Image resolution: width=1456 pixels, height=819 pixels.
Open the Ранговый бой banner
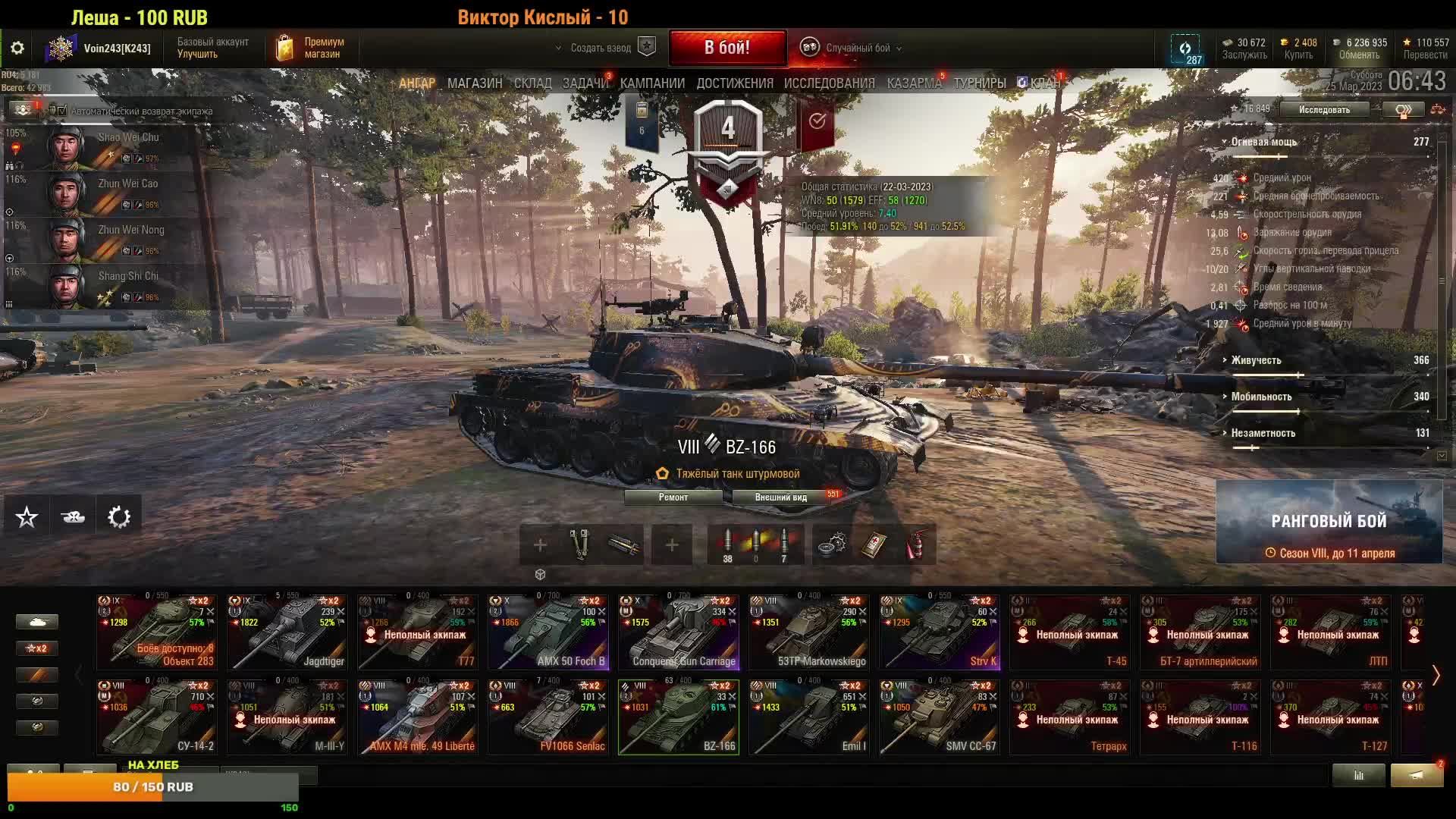tap(1329, 522)
